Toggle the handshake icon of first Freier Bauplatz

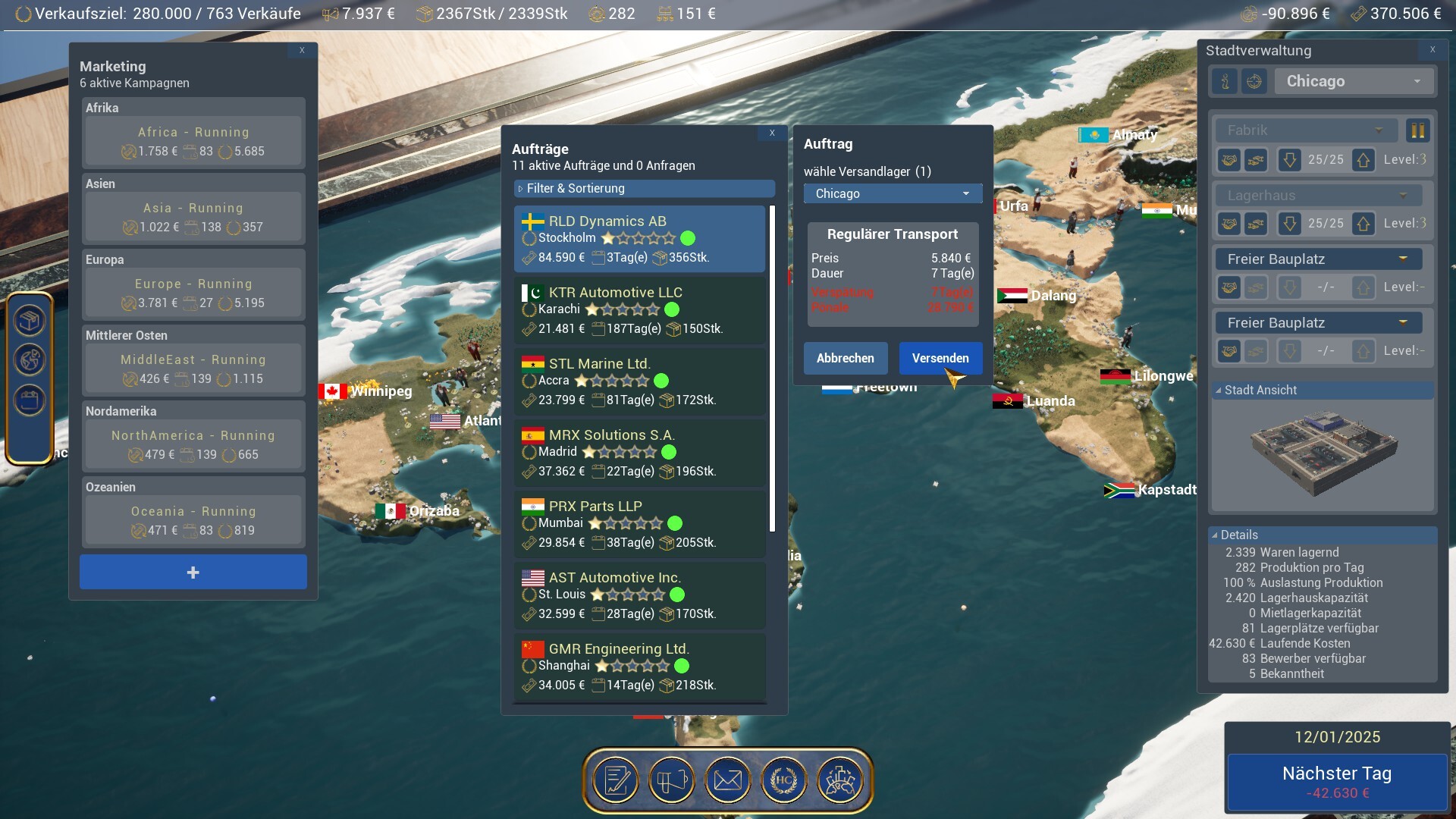point(1228,287)
